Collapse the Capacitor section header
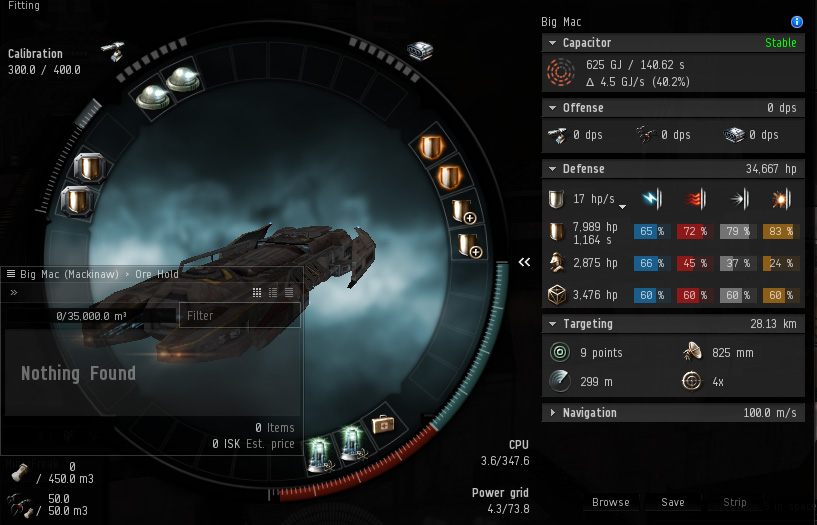The width and height of the screenshot is (817, 525). click(552, 43)
